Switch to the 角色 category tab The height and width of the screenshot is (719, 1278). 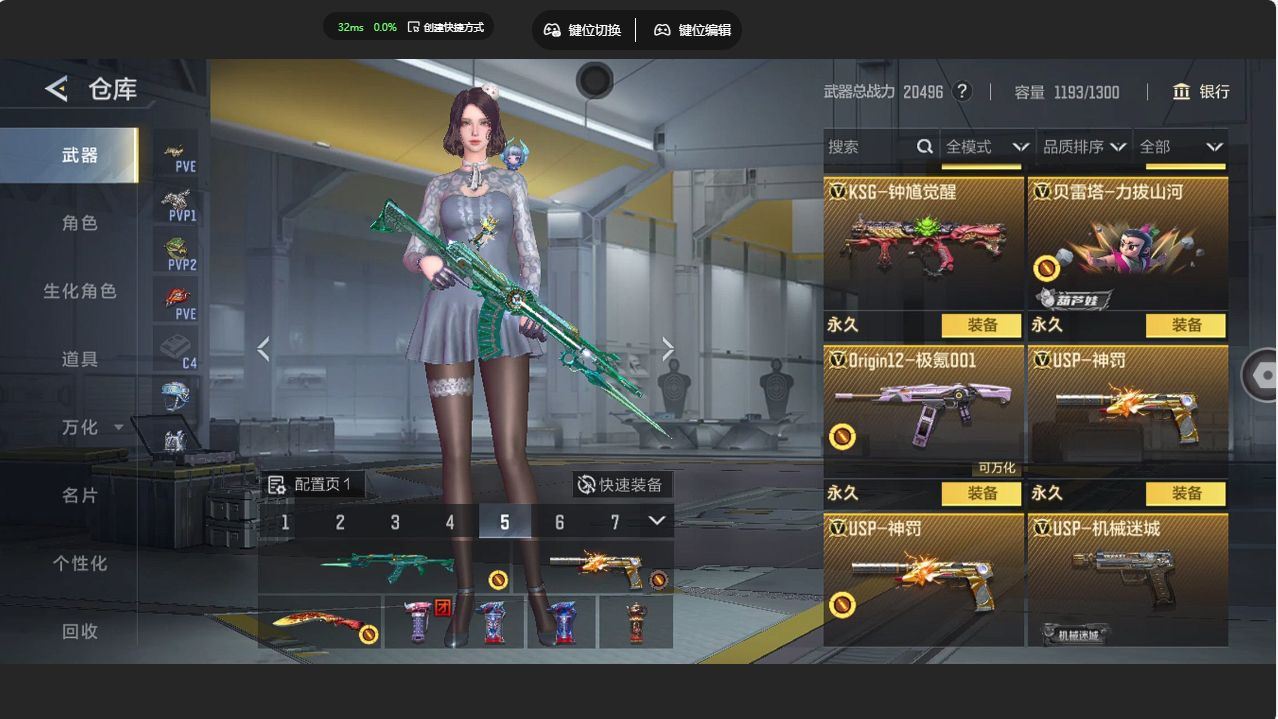[80, 223]
